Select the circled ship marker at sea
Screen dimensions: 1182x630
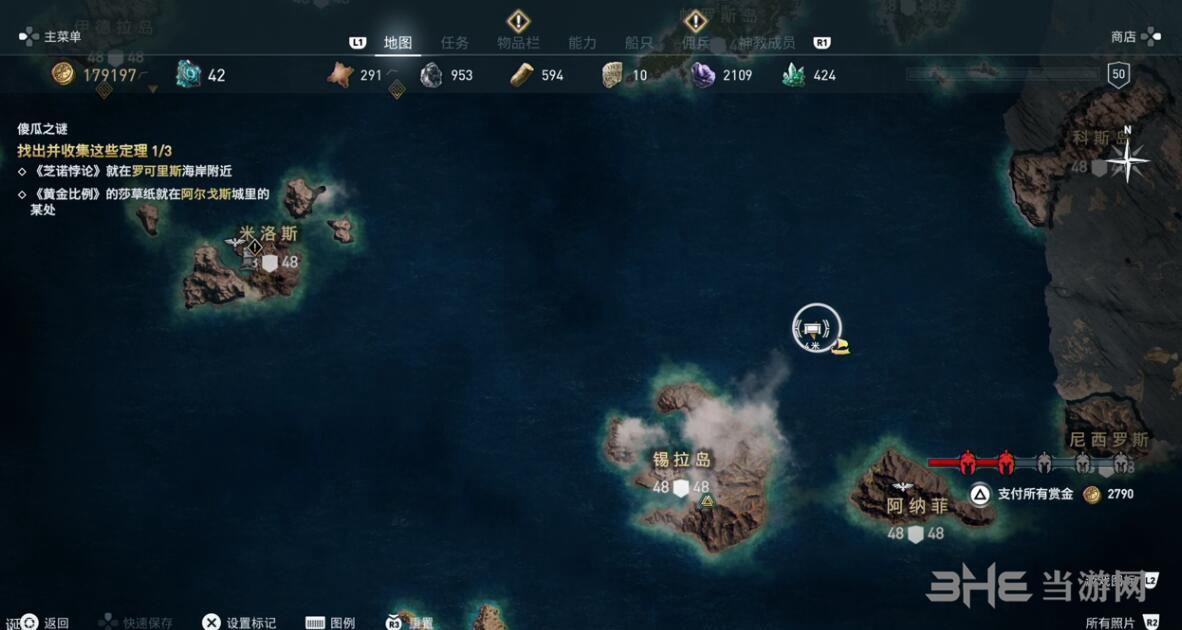click(x=817, y=328)
